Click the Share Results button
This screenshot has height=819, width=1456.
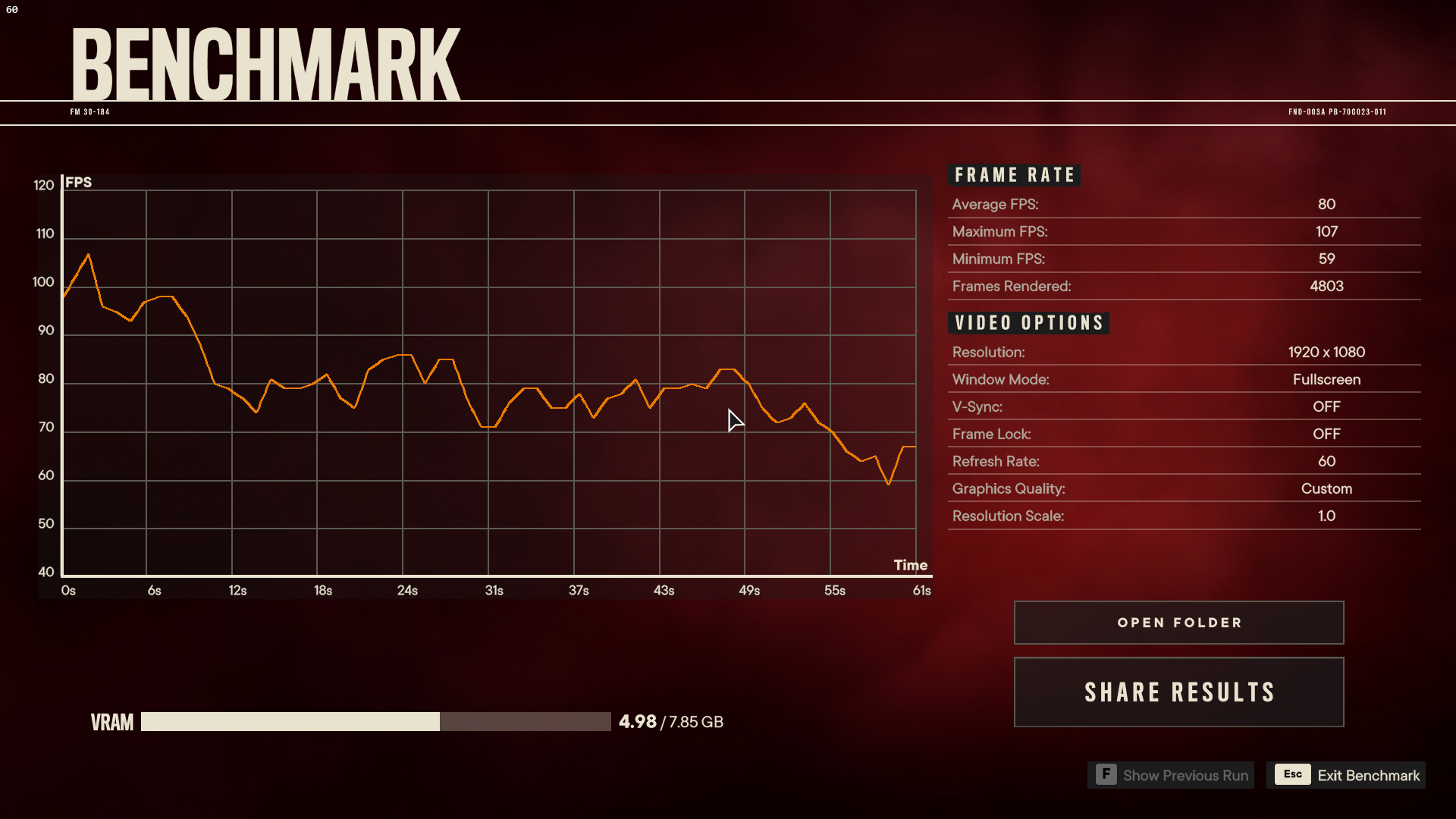point(1178,692)
